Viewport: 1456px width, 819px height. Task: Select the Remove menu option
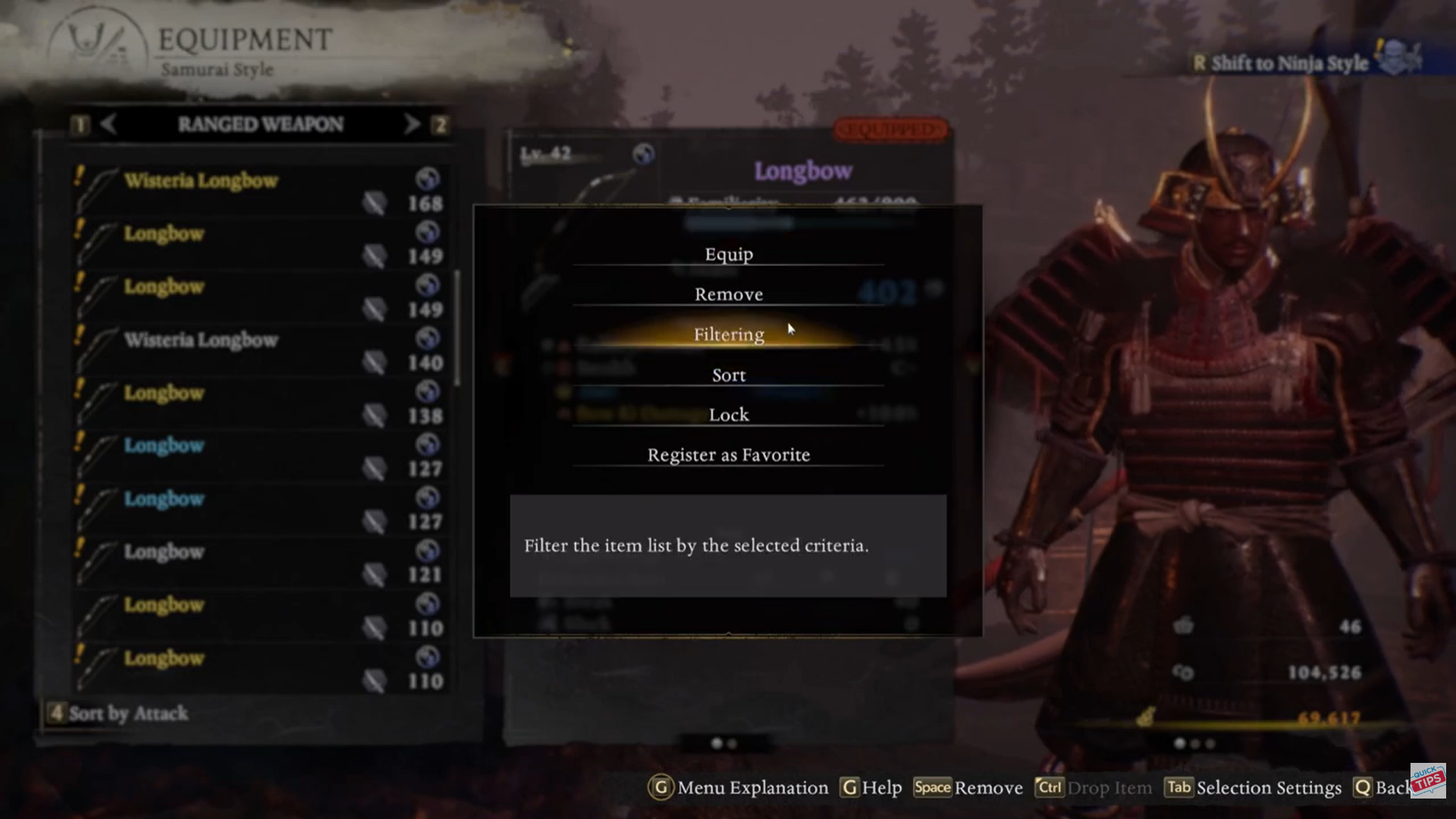point(728,294)
